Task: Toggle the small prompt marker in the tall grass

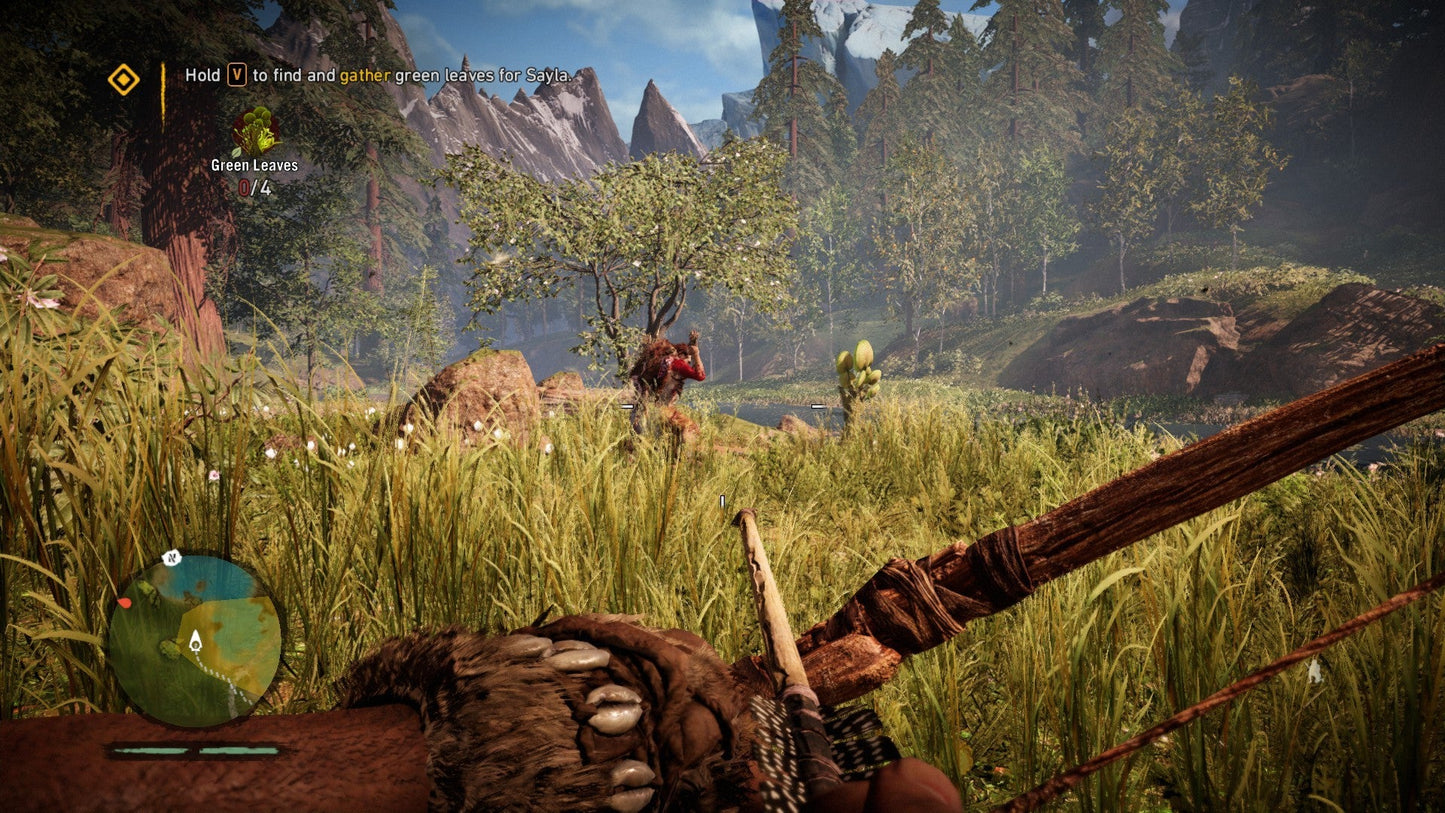Action: [x=723, y=501]
